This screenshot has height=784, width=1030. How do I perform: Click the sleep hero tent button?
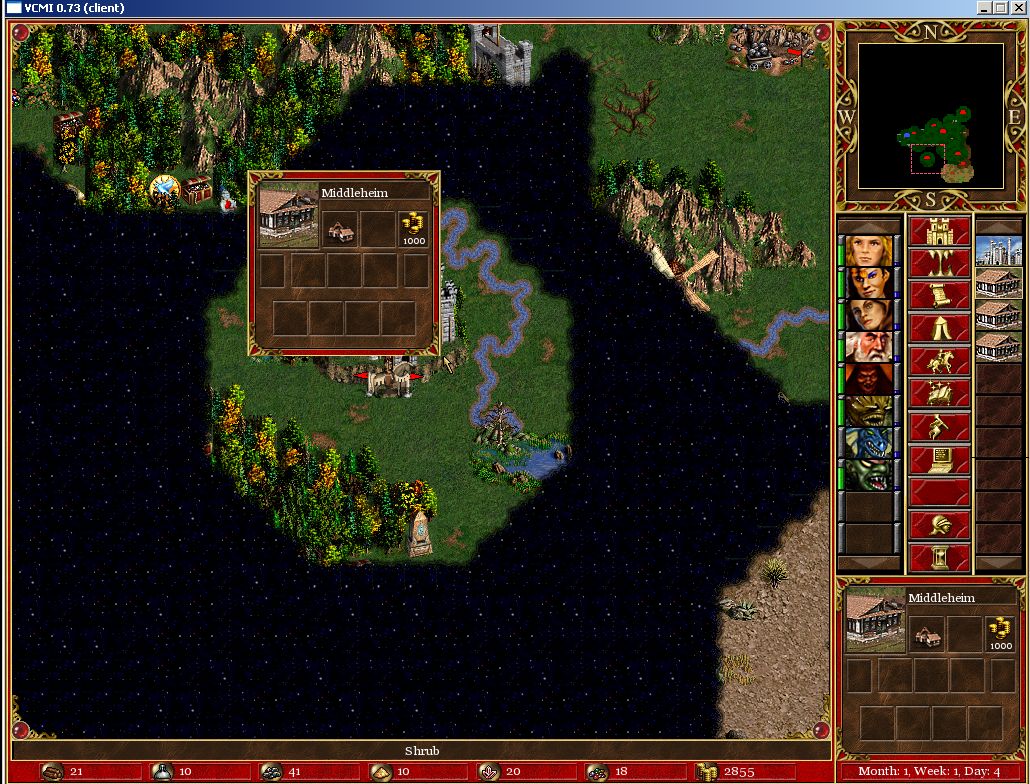click(x=939, y=329)
